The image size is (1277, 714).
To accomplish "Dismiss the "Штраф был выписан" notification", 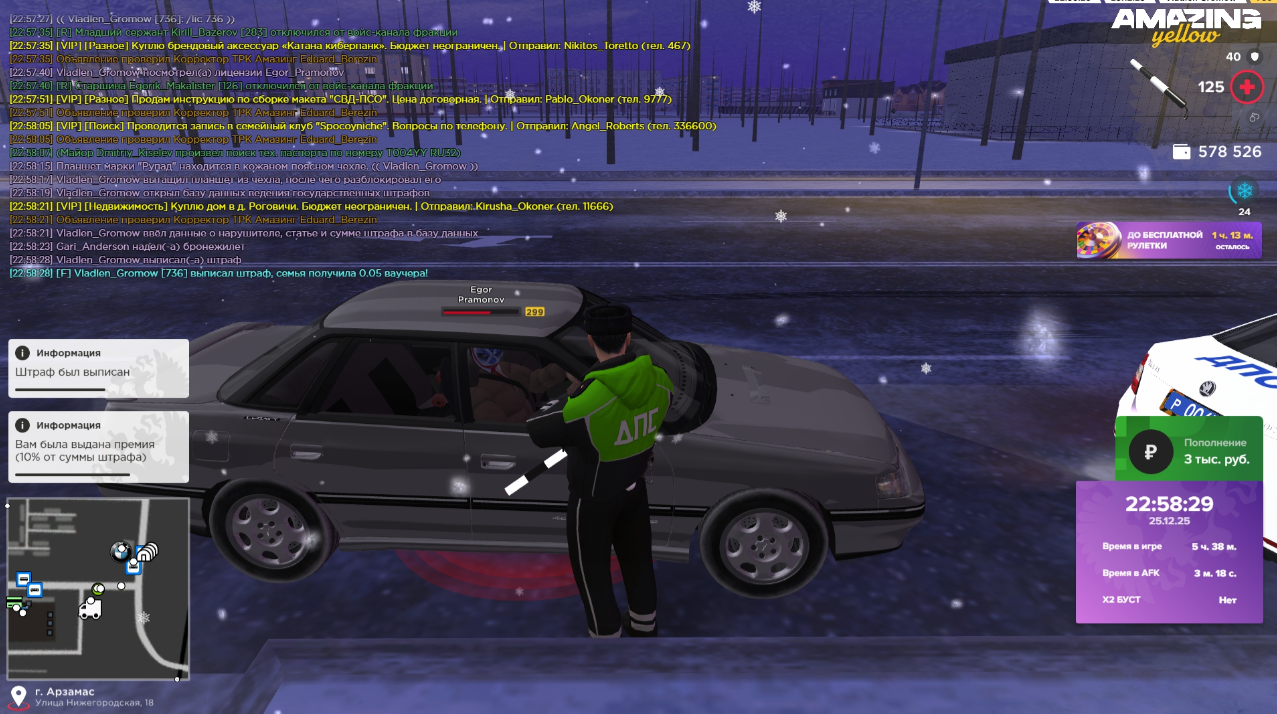I will 98,368.
